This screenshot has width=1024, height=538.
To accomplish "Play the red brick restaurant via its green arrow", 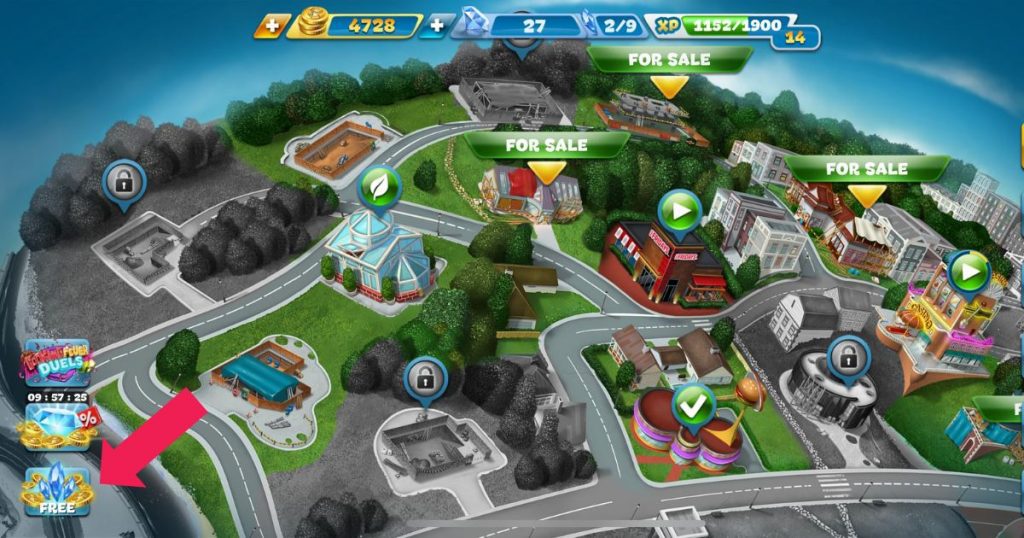I will point(678,212).
